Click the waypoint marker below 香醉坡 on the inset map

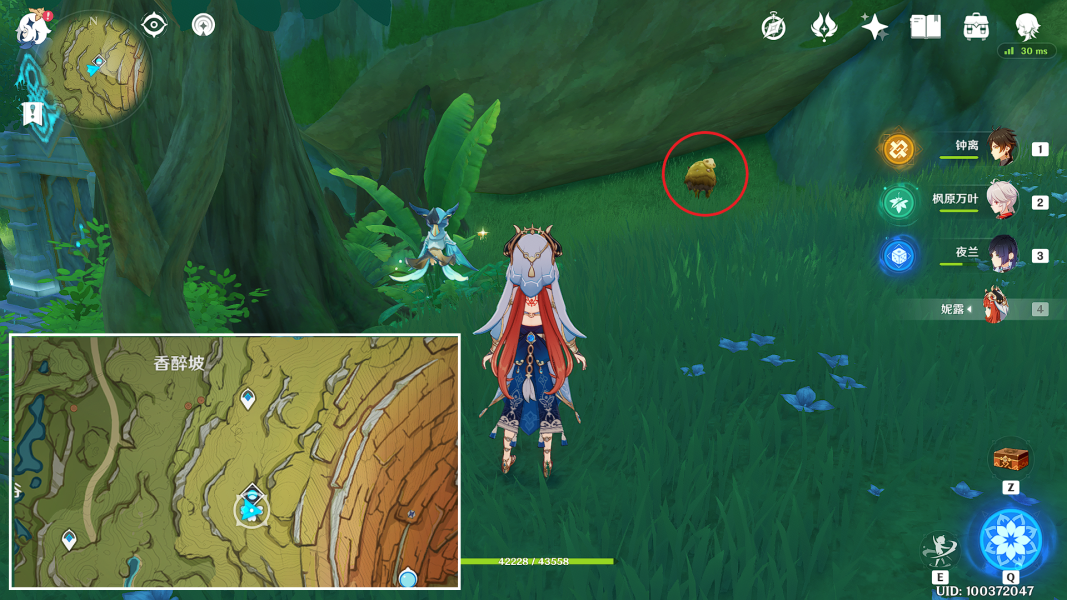point(248,399)
